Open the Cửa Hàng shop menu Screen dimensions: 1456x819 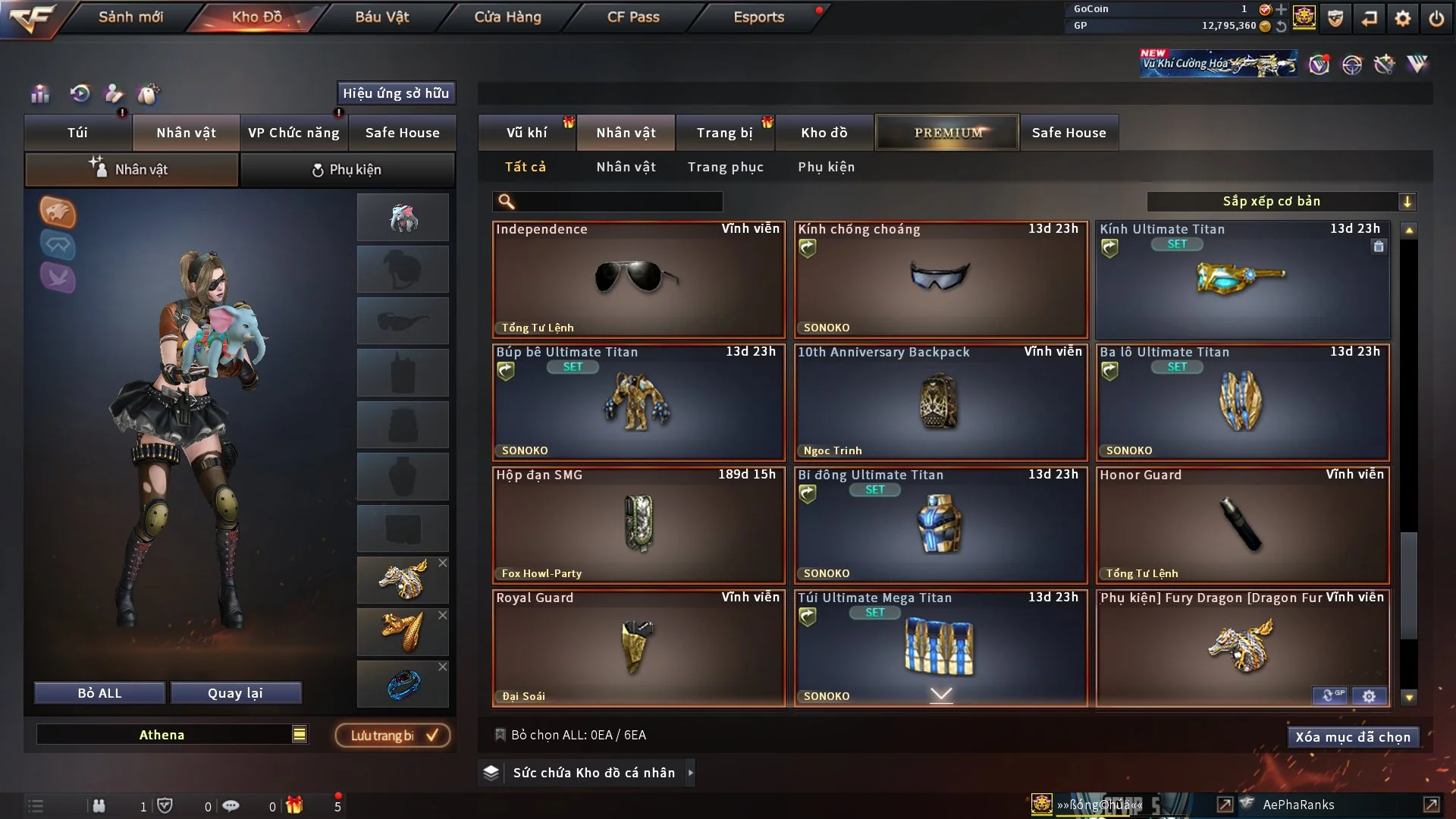(x=507, y=17)
